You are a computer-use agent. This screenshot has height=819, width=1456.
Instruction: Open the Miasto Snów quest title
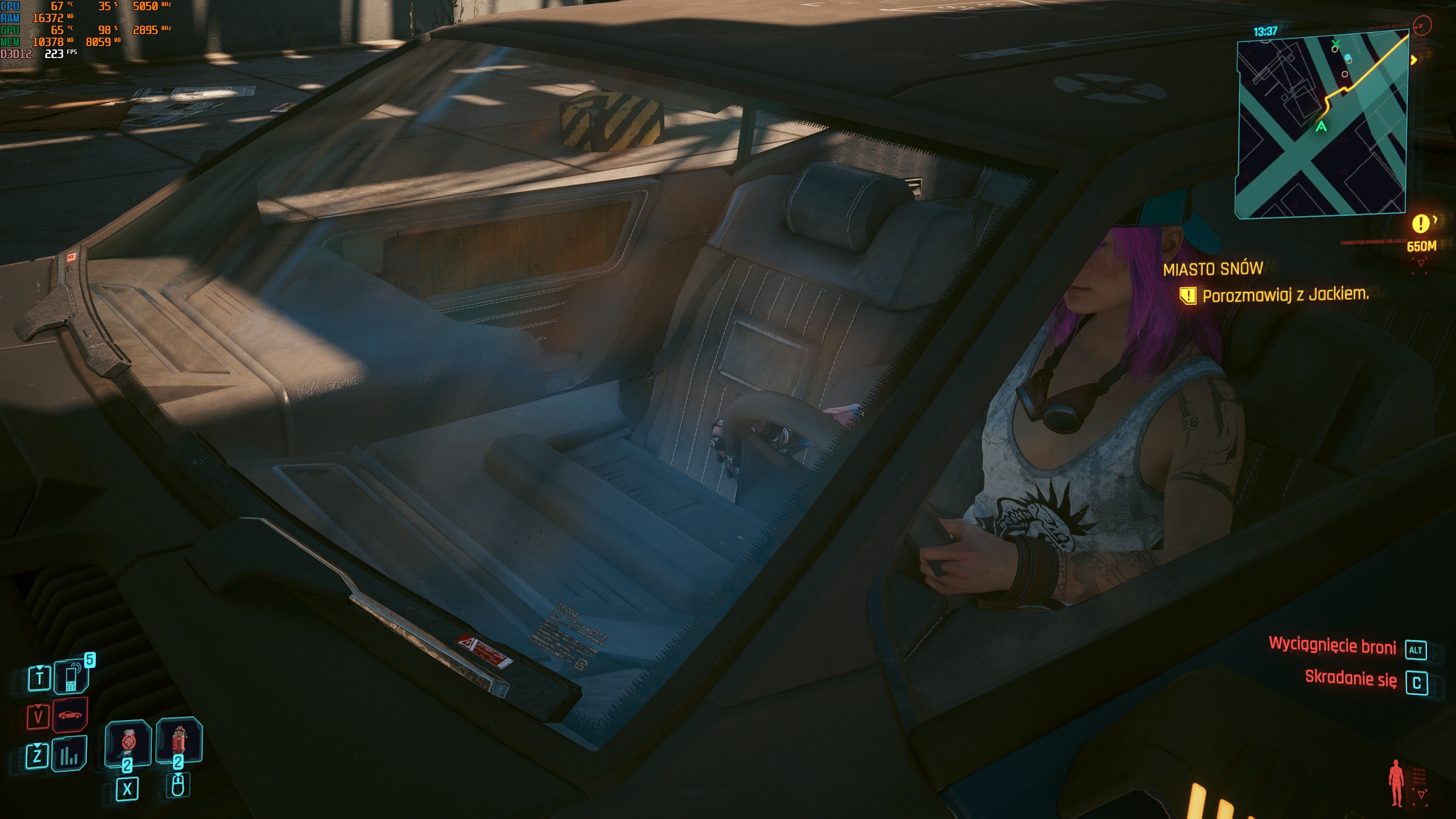[x=1213, y=269]
